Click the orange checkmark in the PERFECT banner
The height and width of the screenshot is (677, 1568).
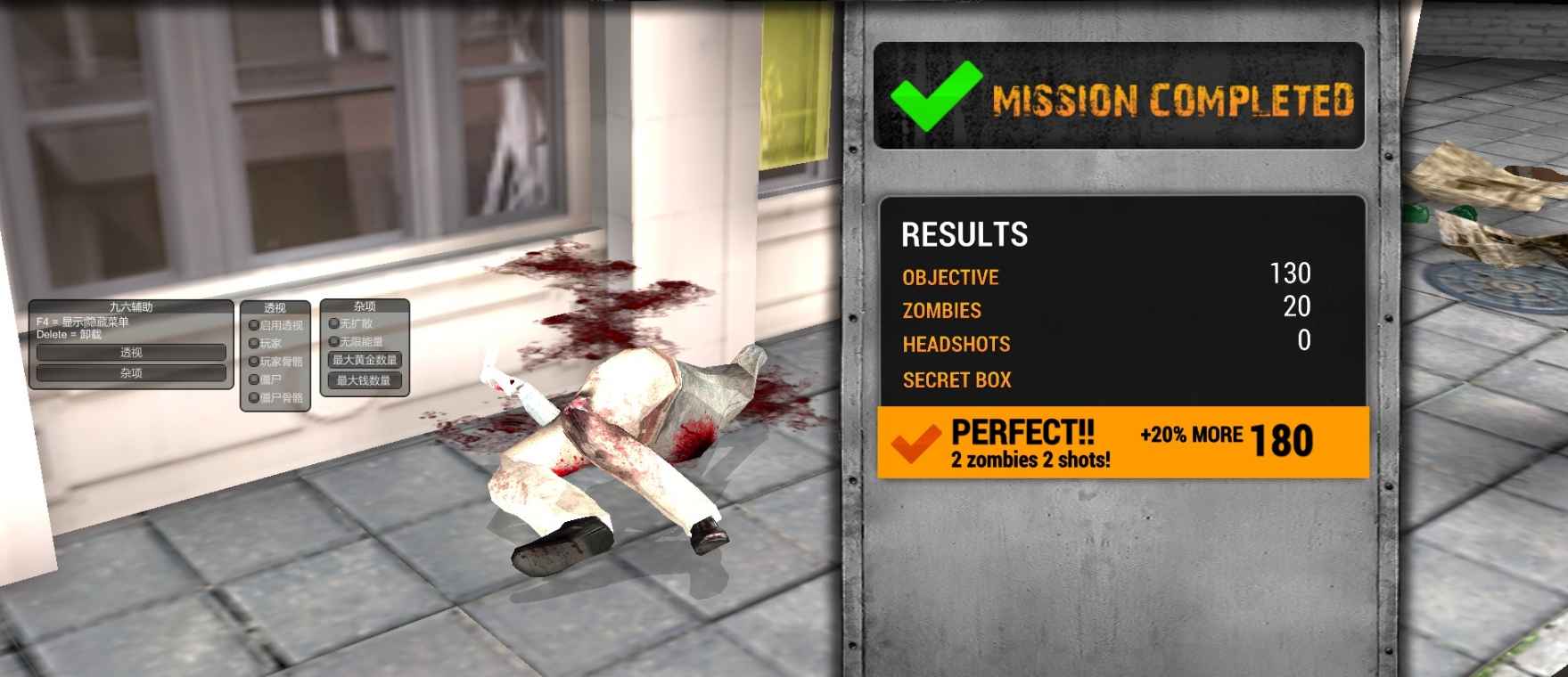point(915,439)
